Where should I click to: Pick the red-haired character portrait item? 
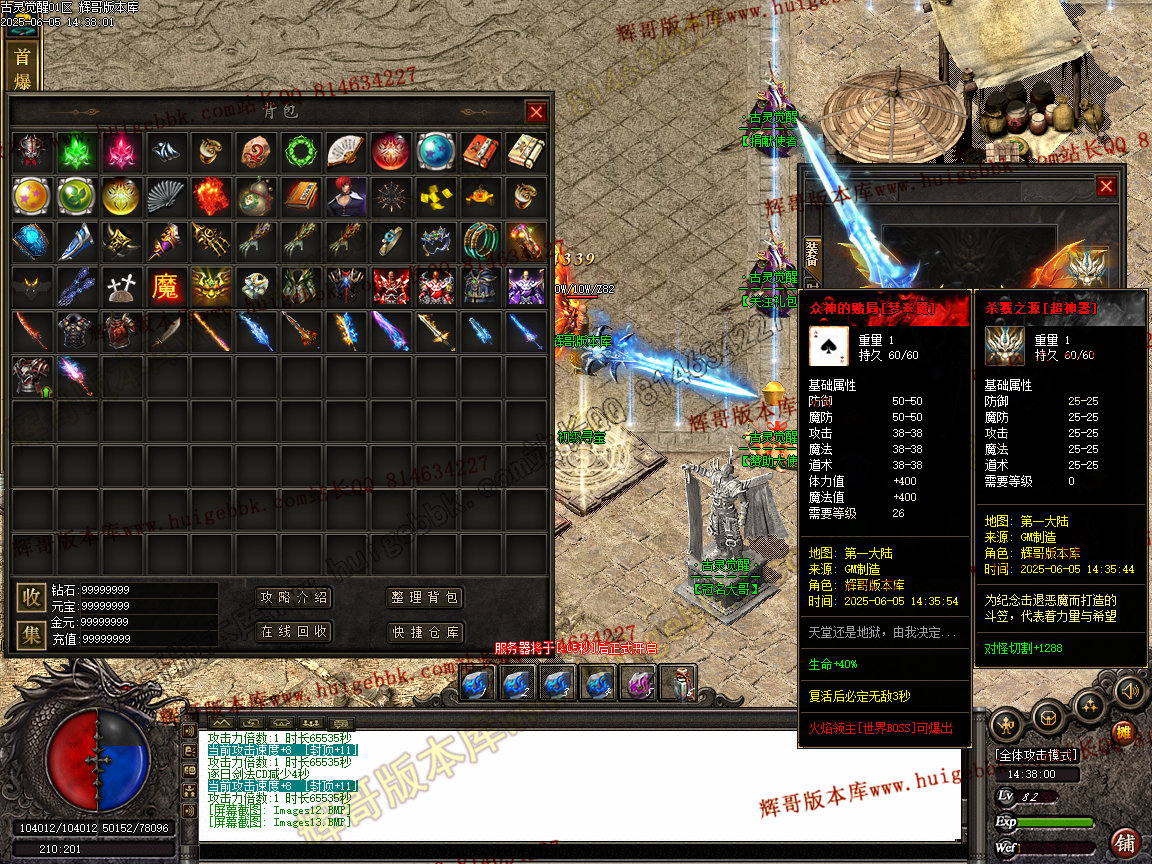[x=345, y=197]
